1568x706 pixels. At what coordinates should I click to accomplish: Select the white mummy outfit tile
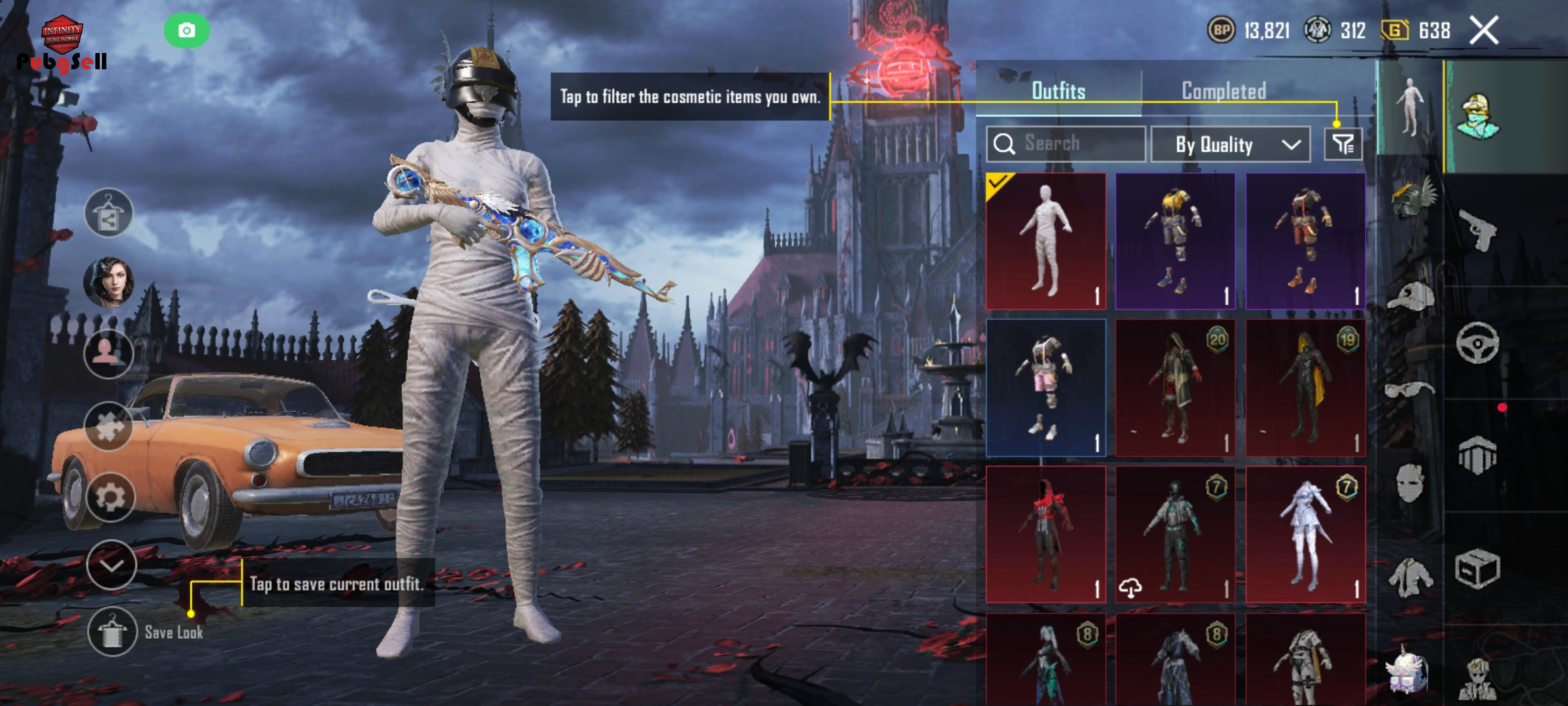point(1045,241)
